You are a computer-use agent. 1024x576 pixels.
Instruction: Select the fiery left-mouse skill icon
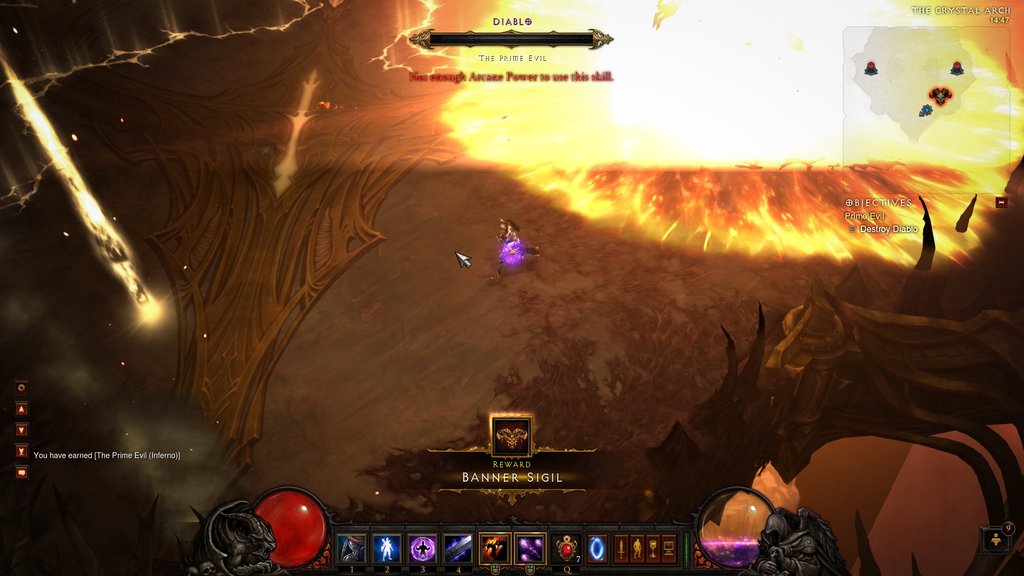[495, 548]
